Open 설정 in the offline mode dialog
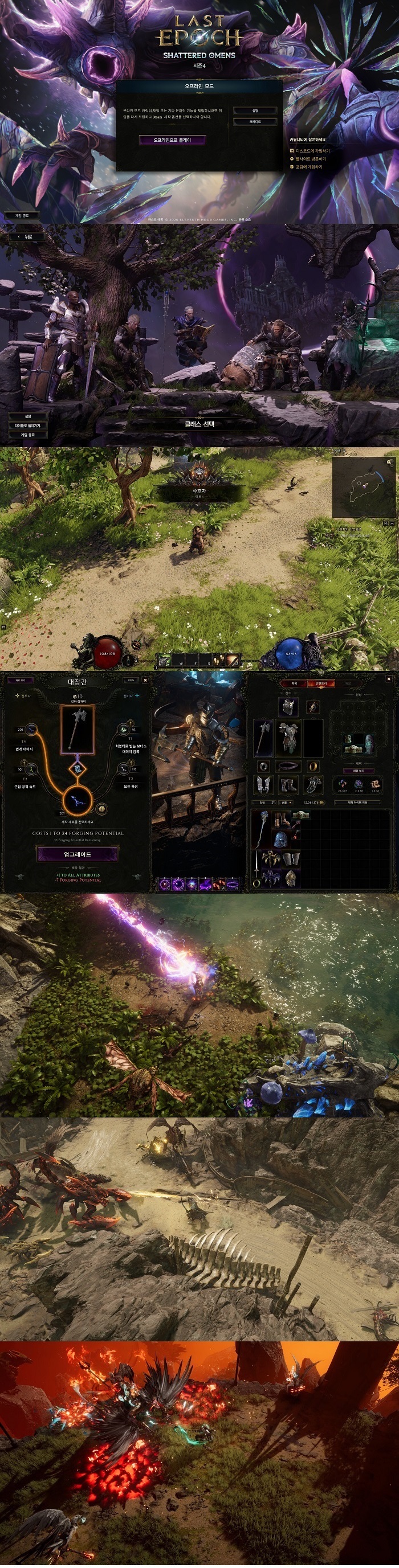The width and height of the screenshot is (399, 1568). coord(255,111)
